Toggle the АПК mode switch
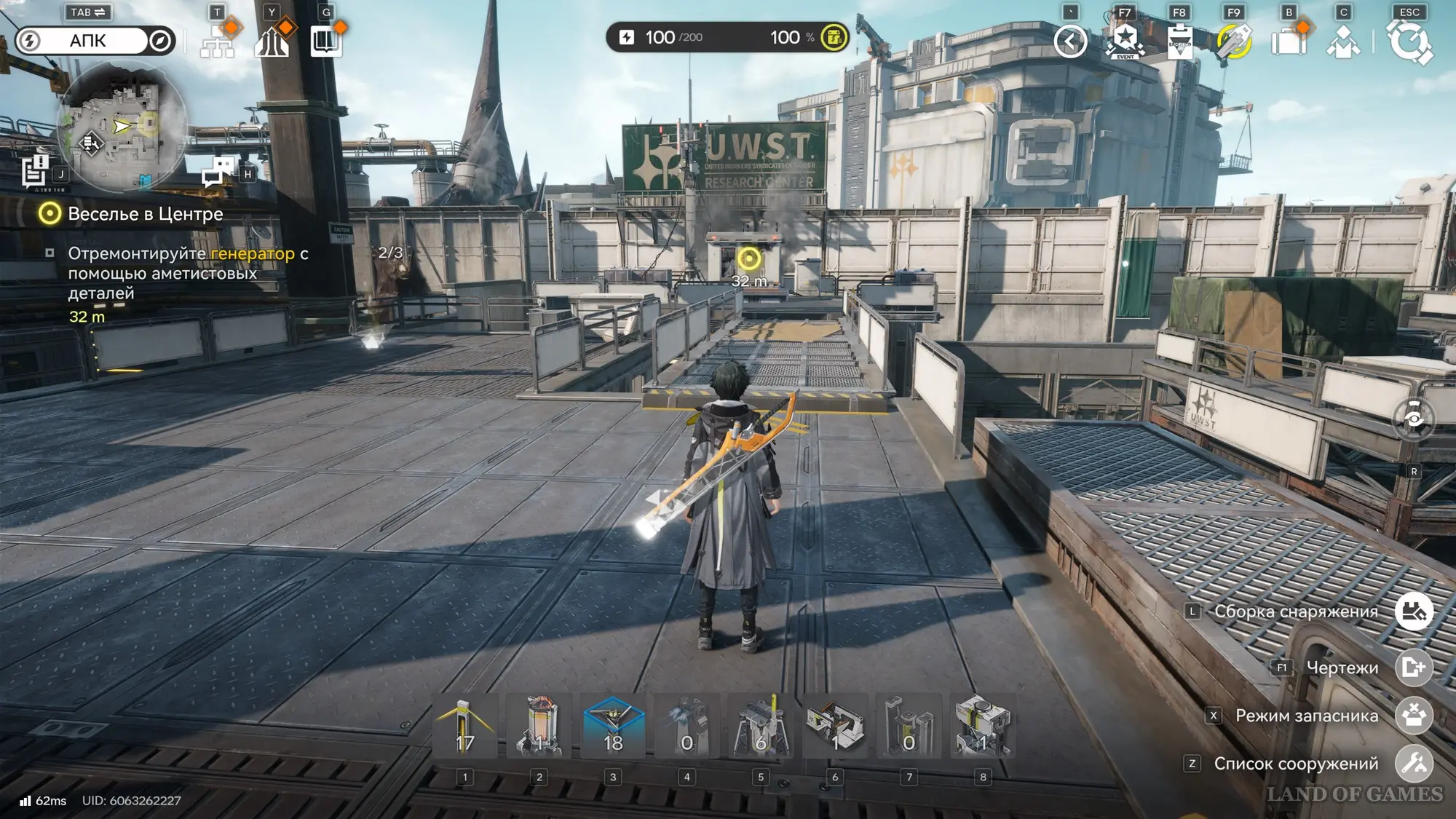The width and height of the screenshot is (1456, 819). click(x=95, y=41)
